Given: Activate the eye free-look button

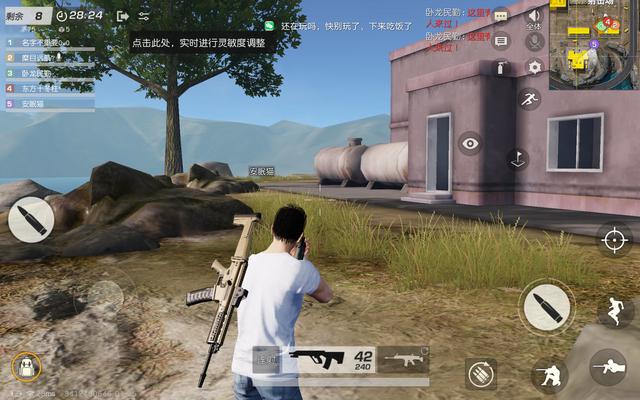Looking at the screenshot, I should point(470,143).
